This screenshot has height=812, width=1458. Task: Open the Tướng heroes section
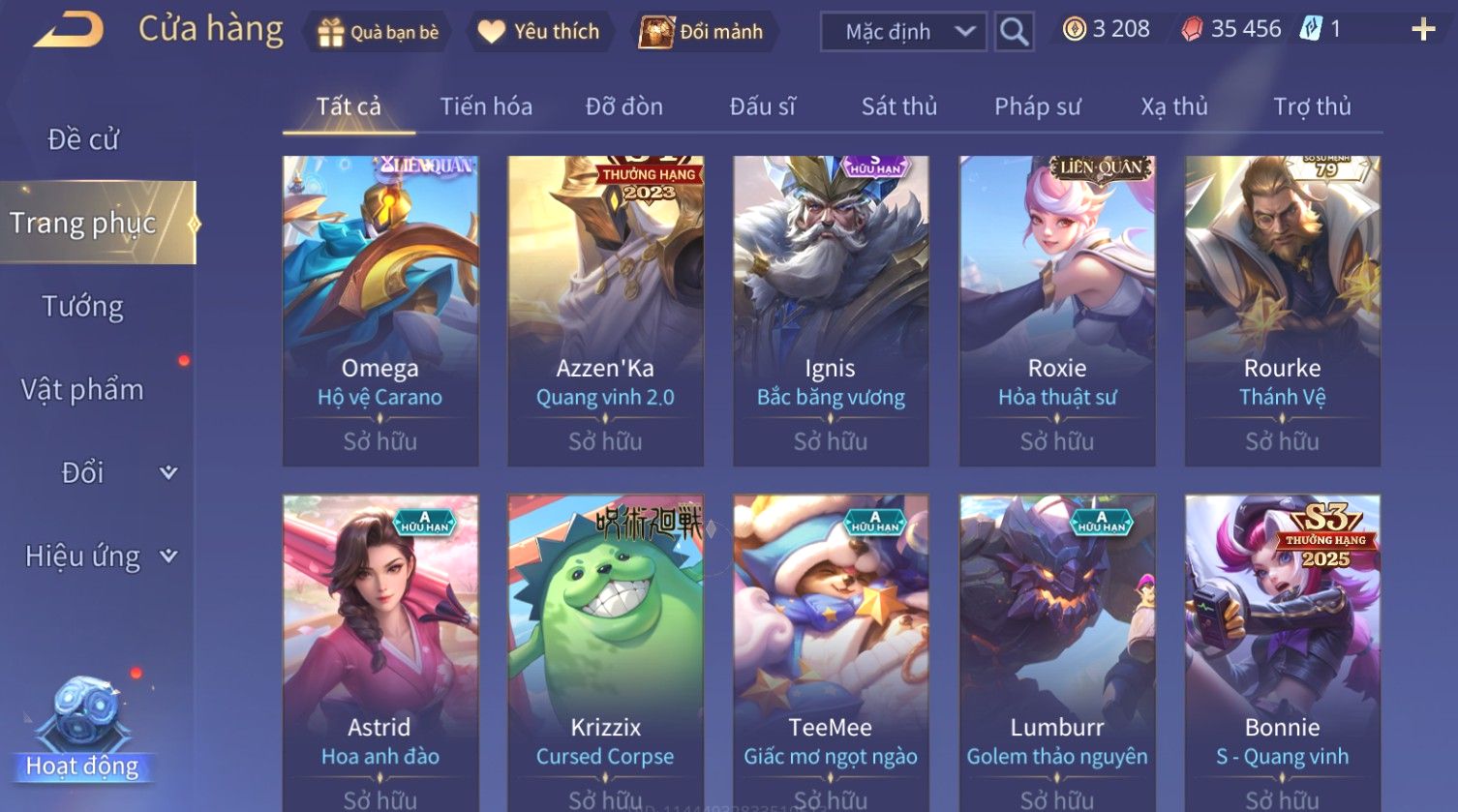(83, 307)
